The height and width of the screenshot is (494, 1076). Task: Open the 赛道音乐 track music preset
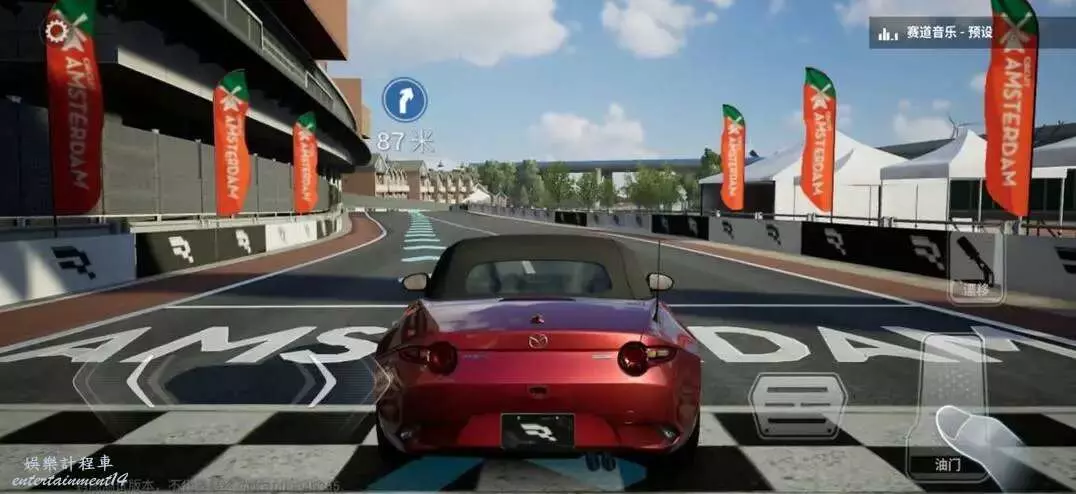tap(934, 33)
